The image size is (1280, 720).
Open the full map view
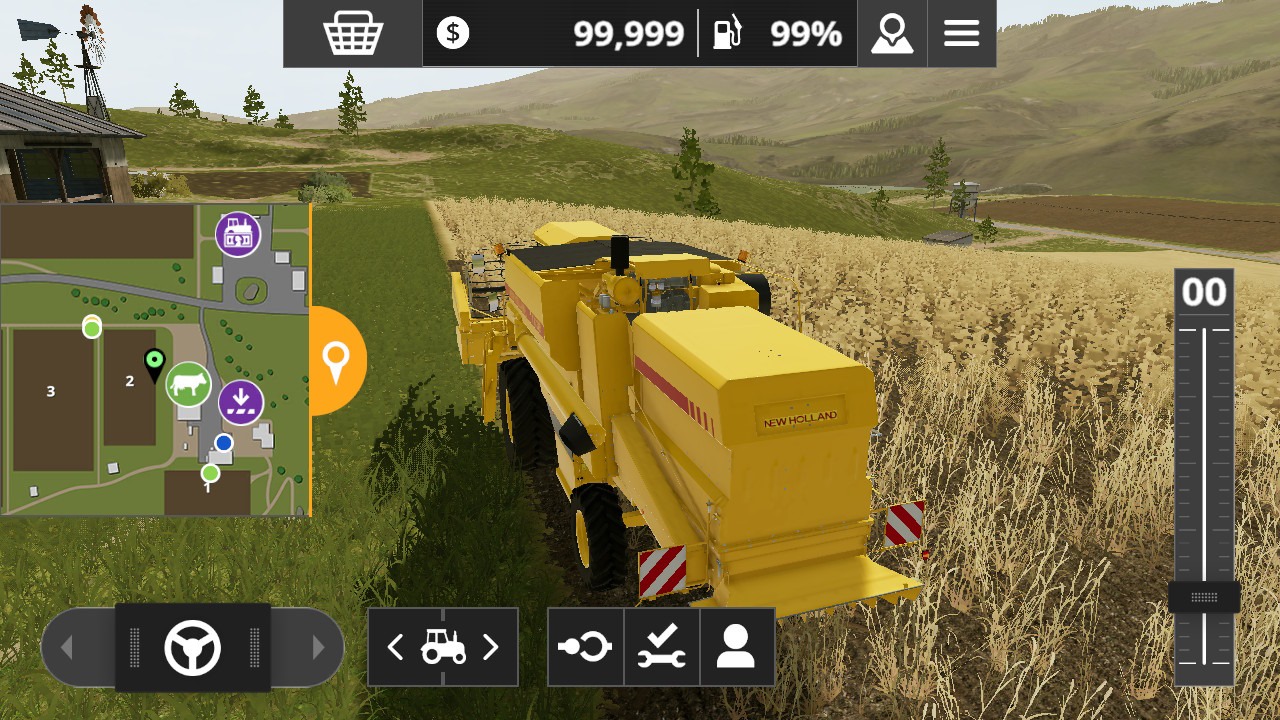coord(892,34)
